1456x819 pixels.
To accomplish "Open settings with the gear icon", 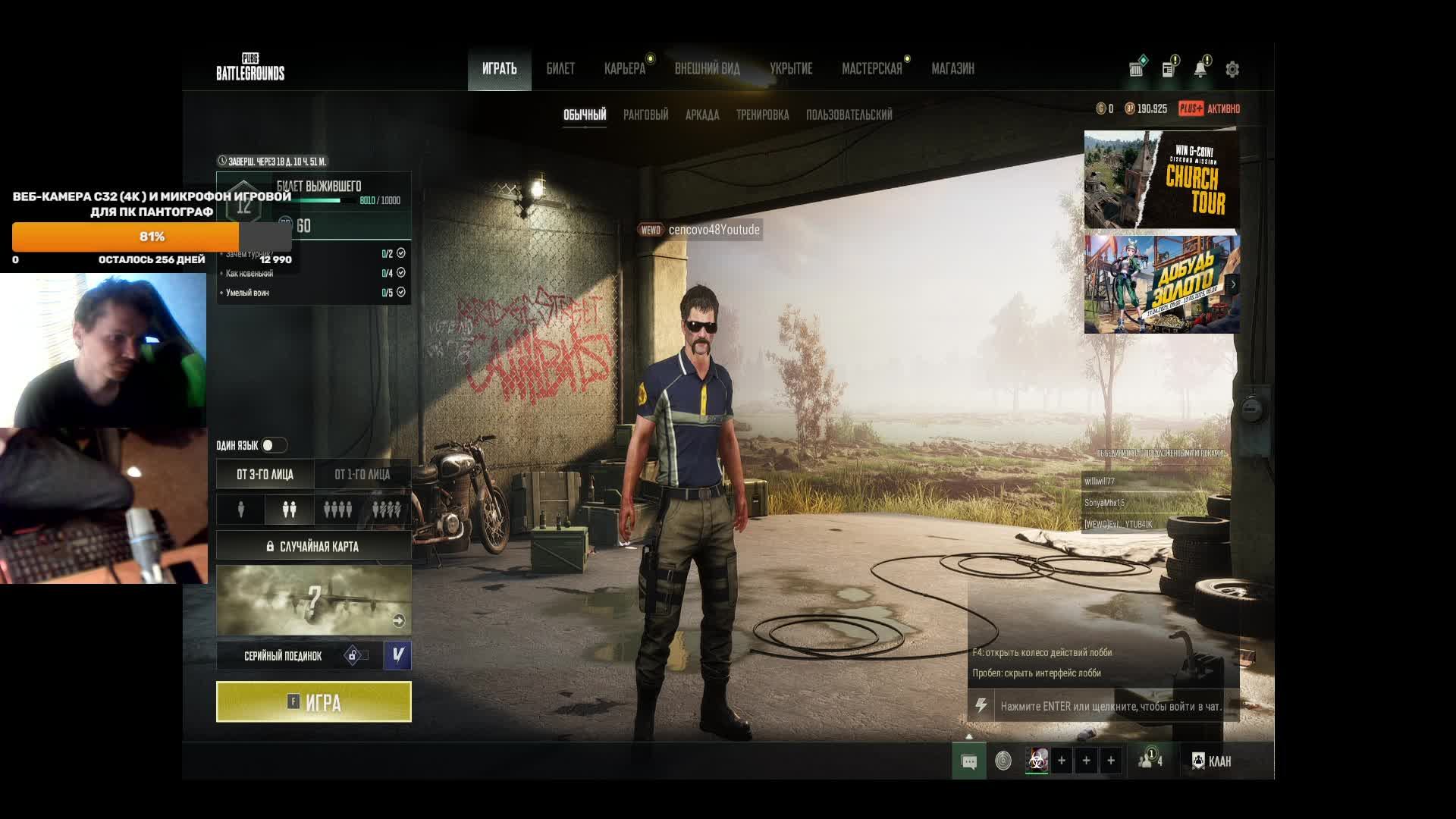I will [1232, 70].
